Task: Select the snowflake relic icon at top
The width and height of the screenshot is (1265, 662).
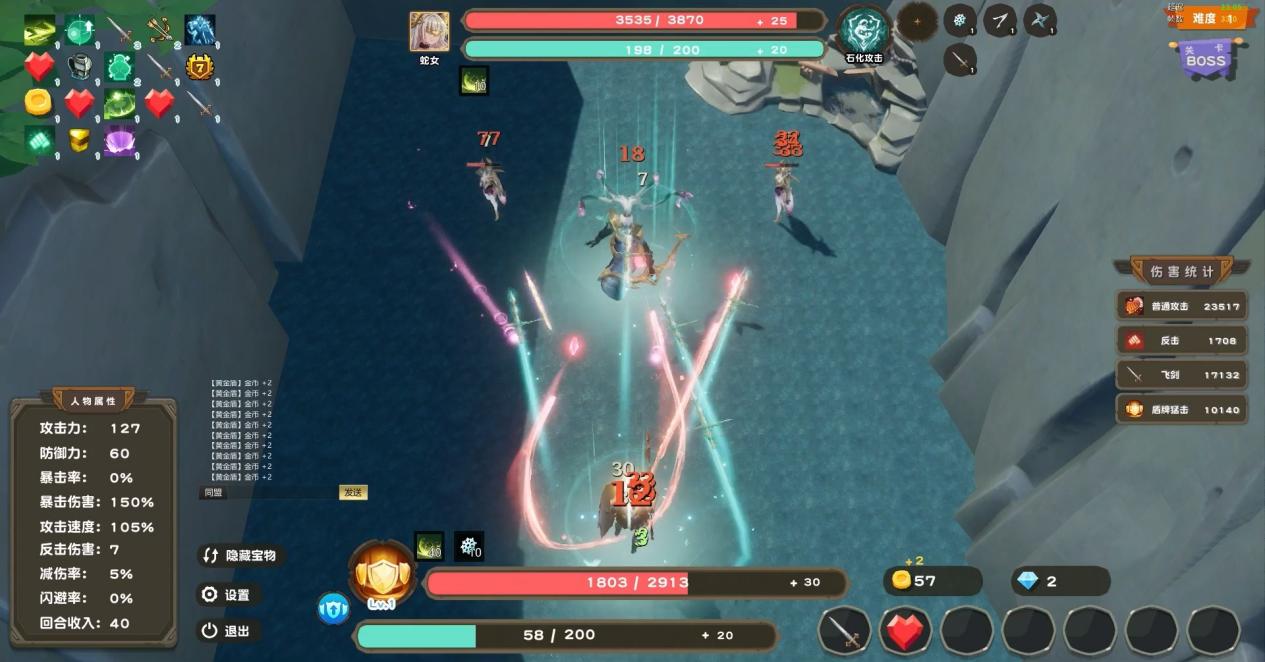Action: (960, 20)
